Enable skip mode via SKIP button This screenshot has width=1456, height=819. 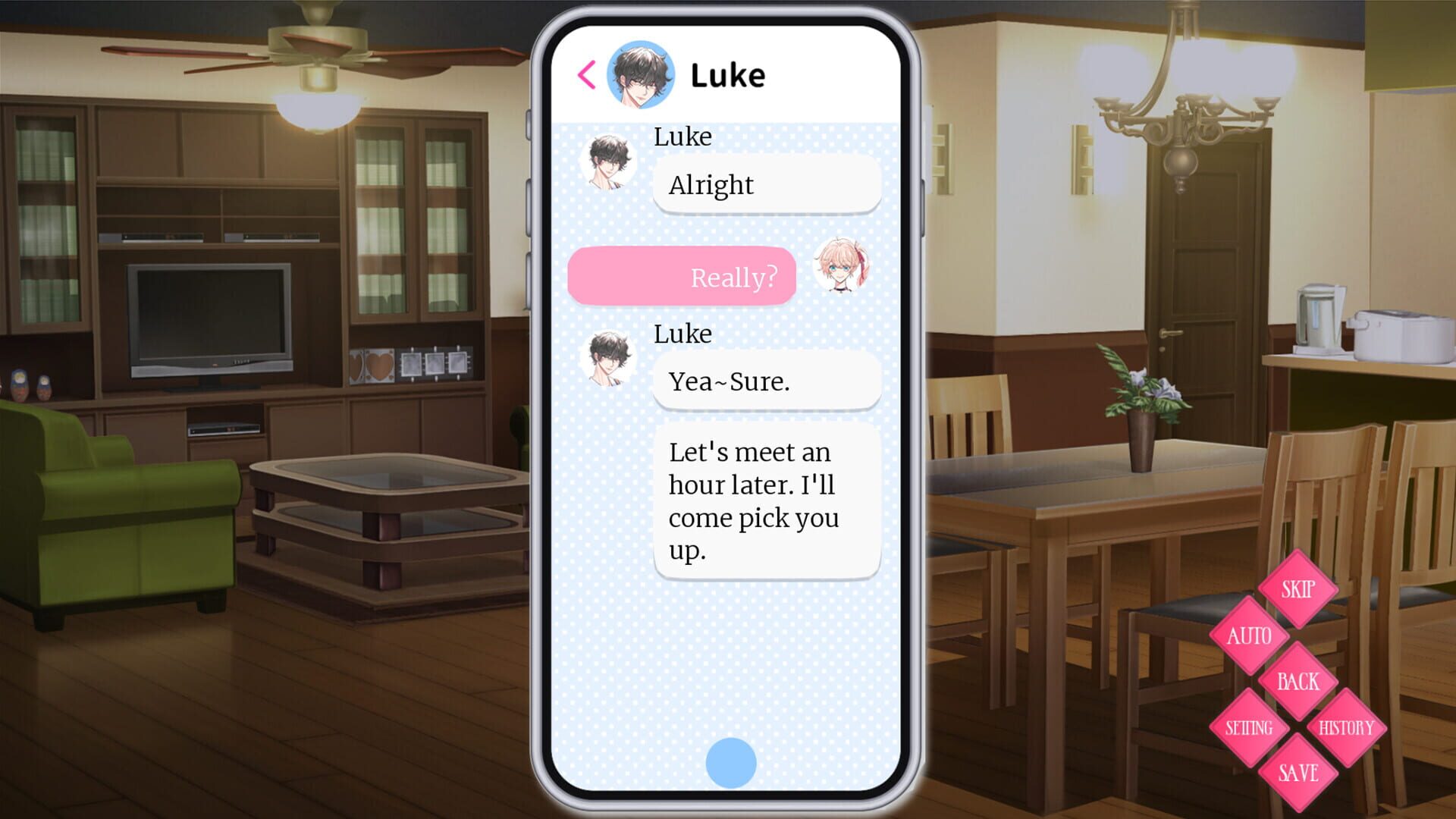coord(1298,590)
